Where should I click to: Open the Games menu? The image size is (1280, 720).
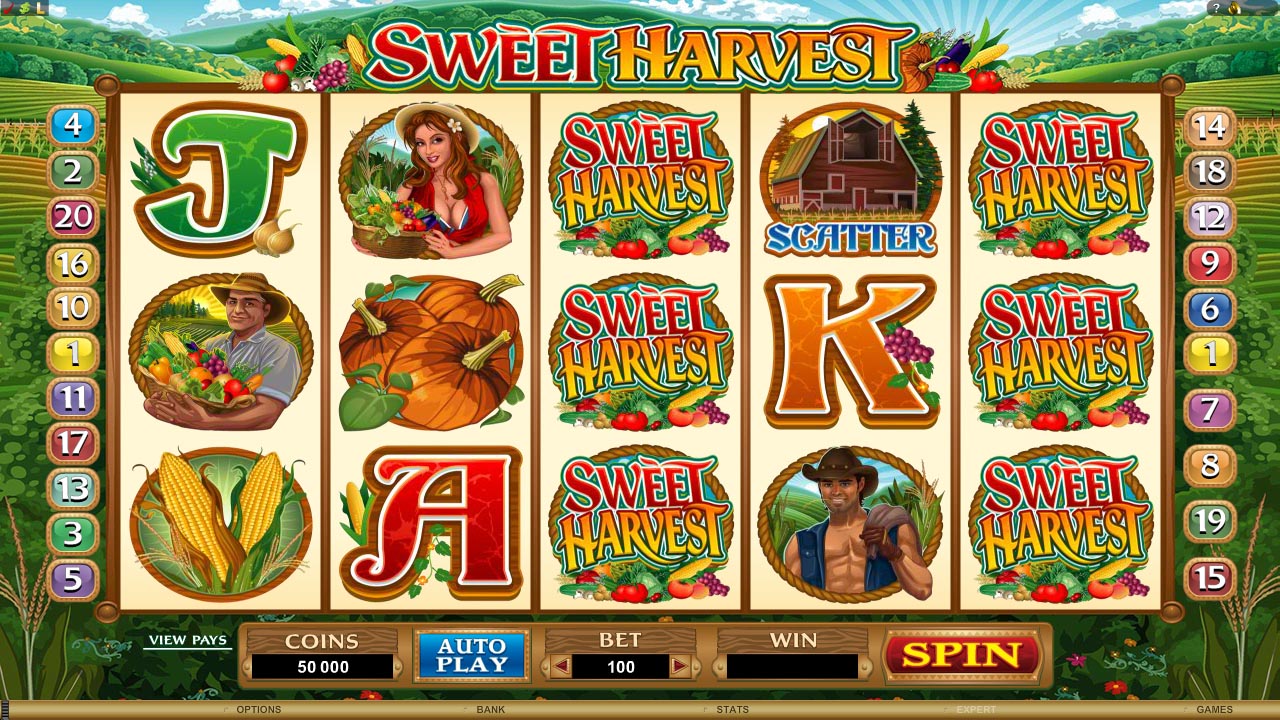point(1214,710)
